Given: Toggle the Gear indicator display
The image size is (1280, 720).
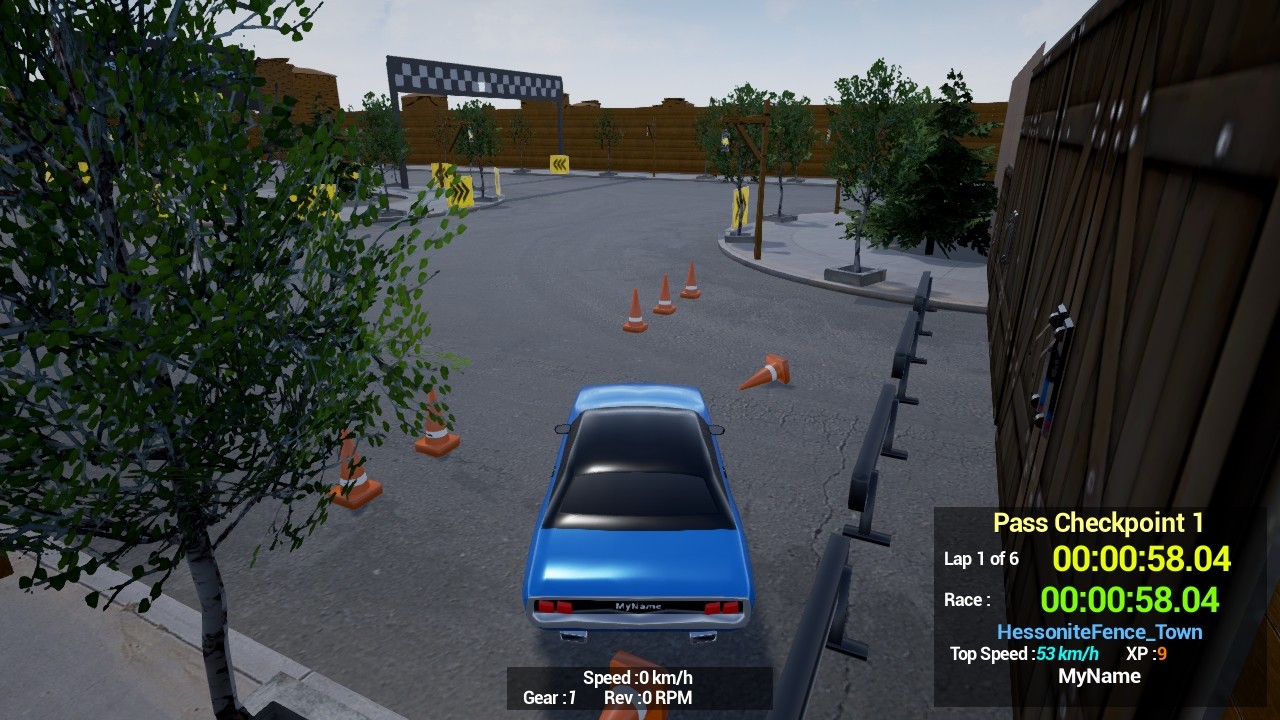Looking at the screenshot, I should tap(548, 698).
